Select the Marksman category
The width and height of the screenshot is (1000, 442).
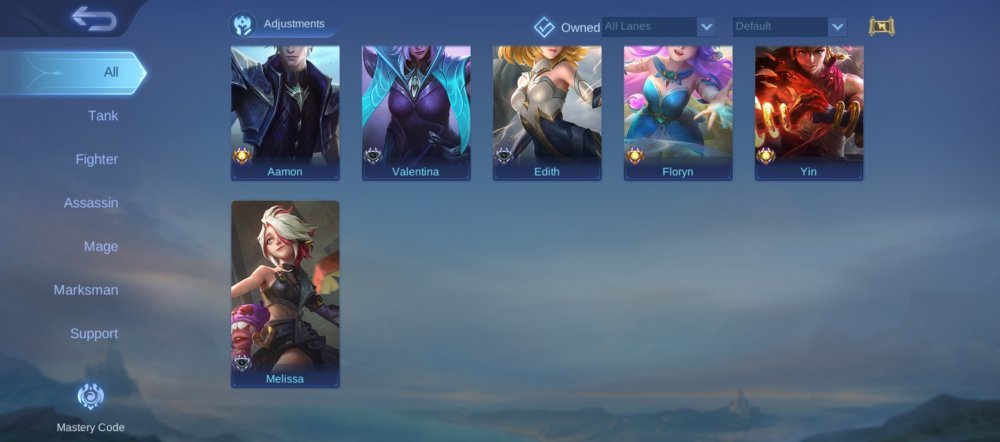point(86,290)
